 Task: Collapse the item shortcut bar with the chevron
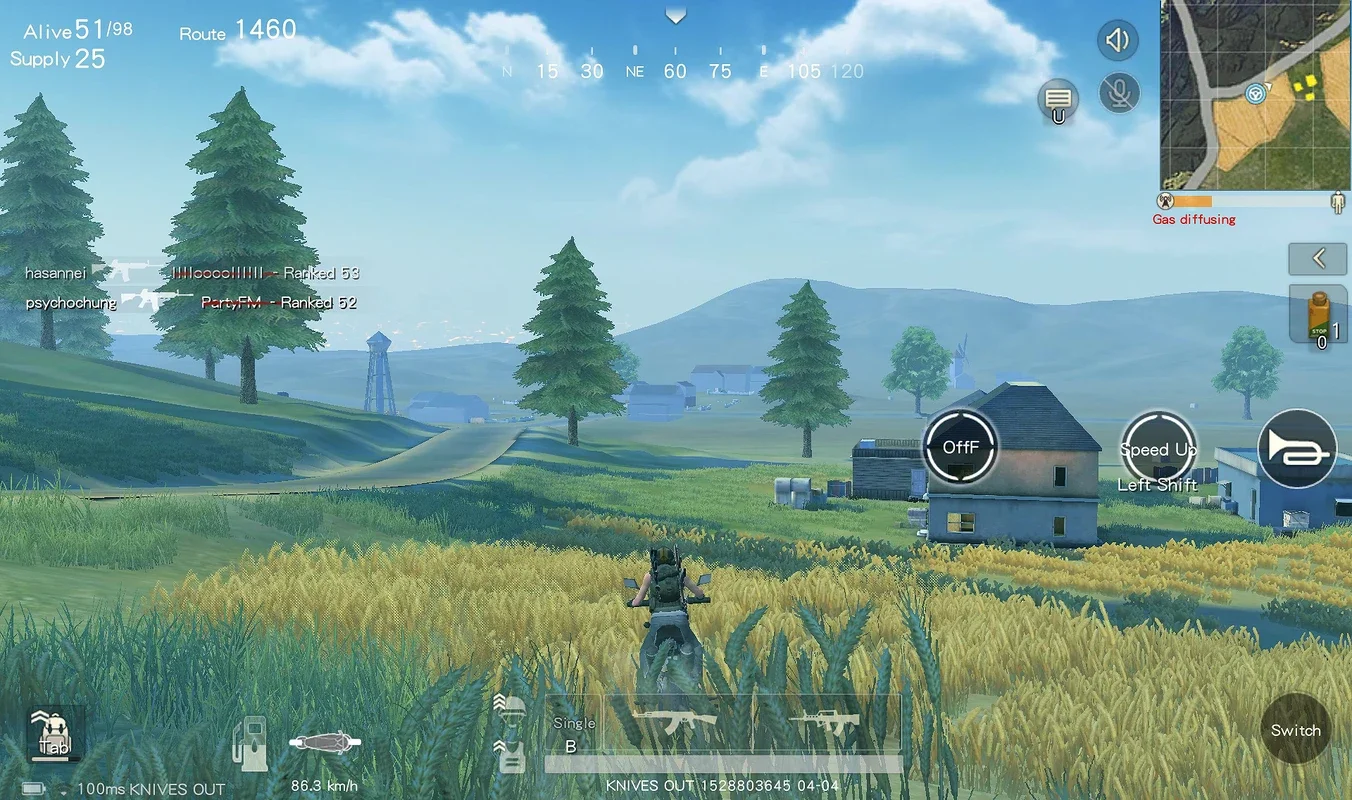tap(1317, 259)
